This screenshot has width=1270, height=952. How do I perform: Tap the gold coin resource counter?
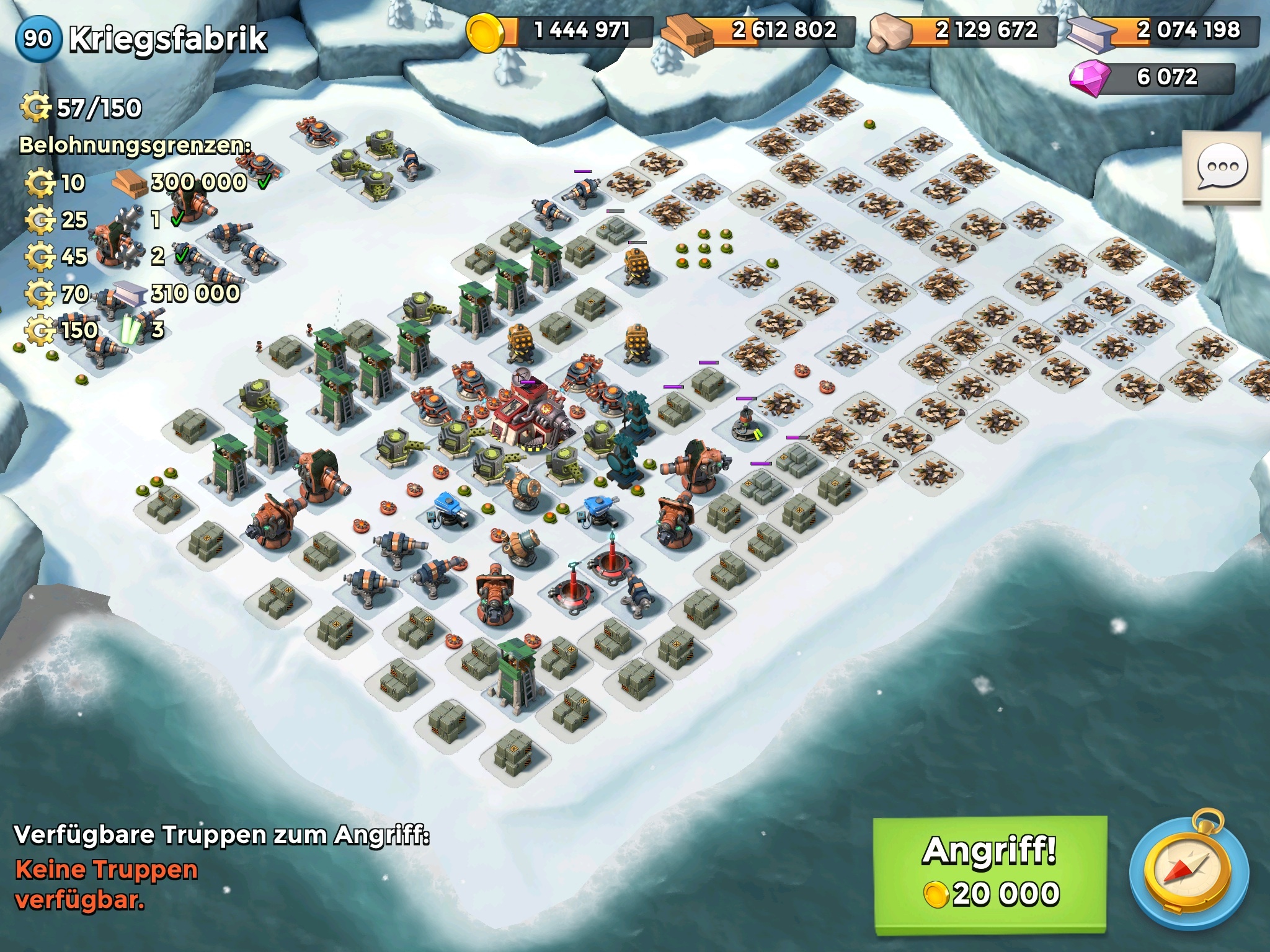[560, 30]
